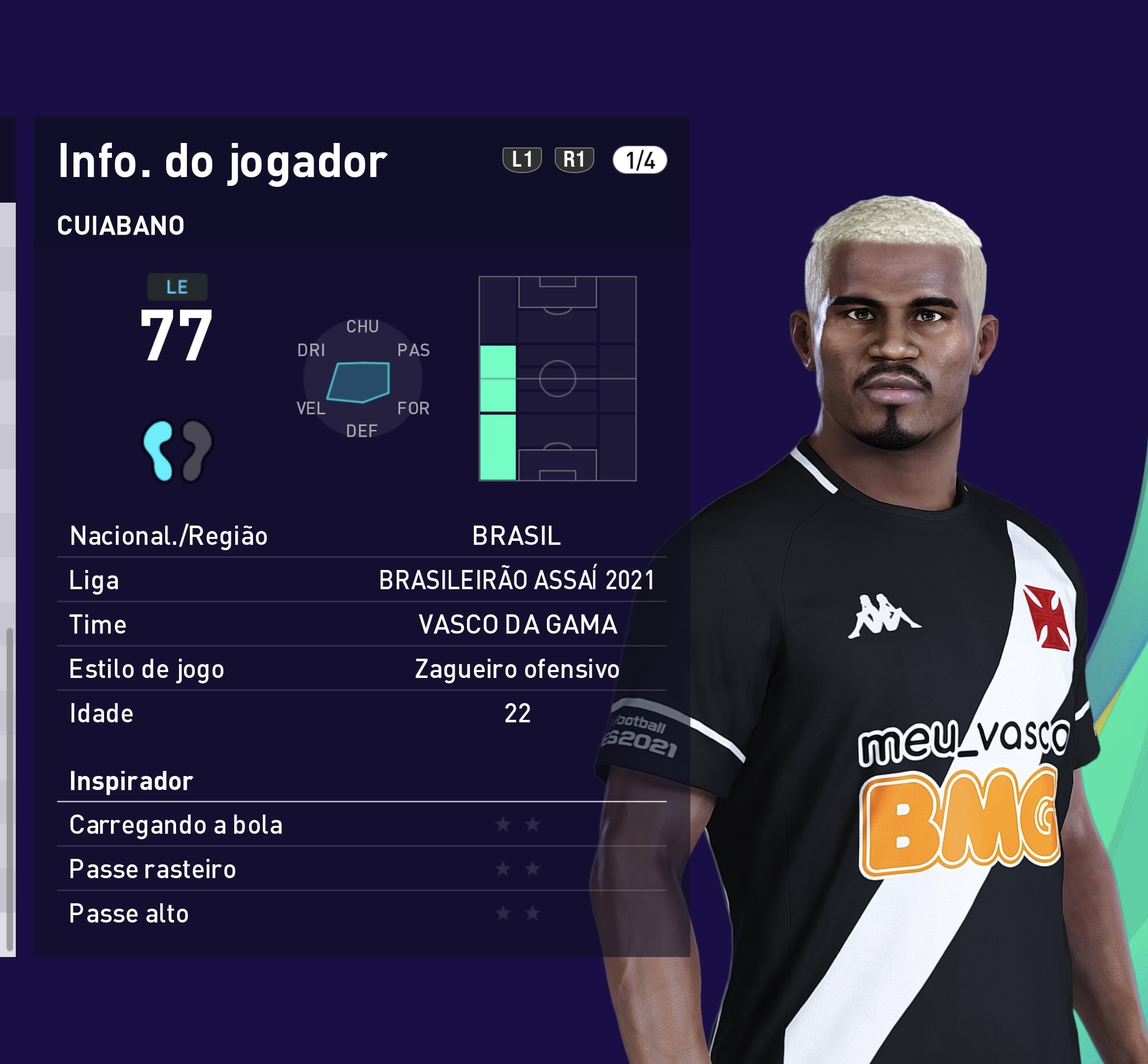
Task: Click the player attribute radar chart
Action: 363,379
